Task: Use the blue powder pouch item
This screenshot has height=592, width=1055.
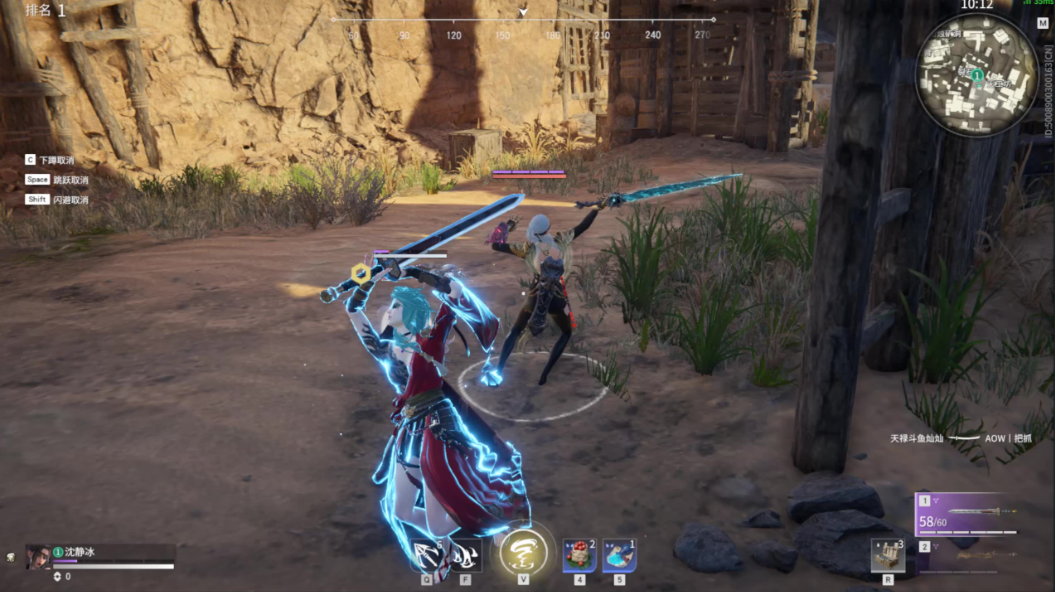Action: tap(619, 554)
